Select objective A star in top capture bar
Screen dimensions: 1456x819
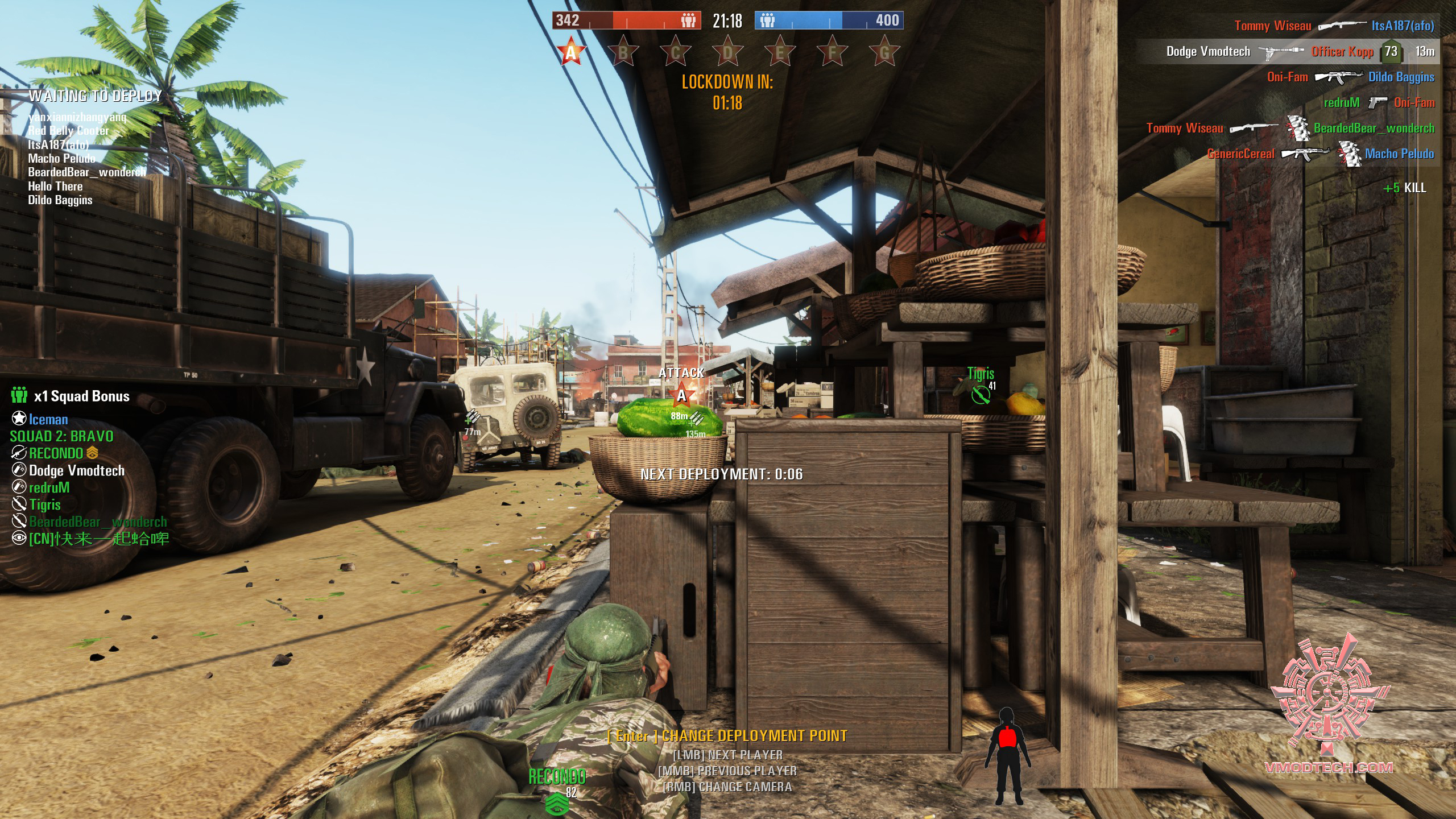(x=570, y=52)
